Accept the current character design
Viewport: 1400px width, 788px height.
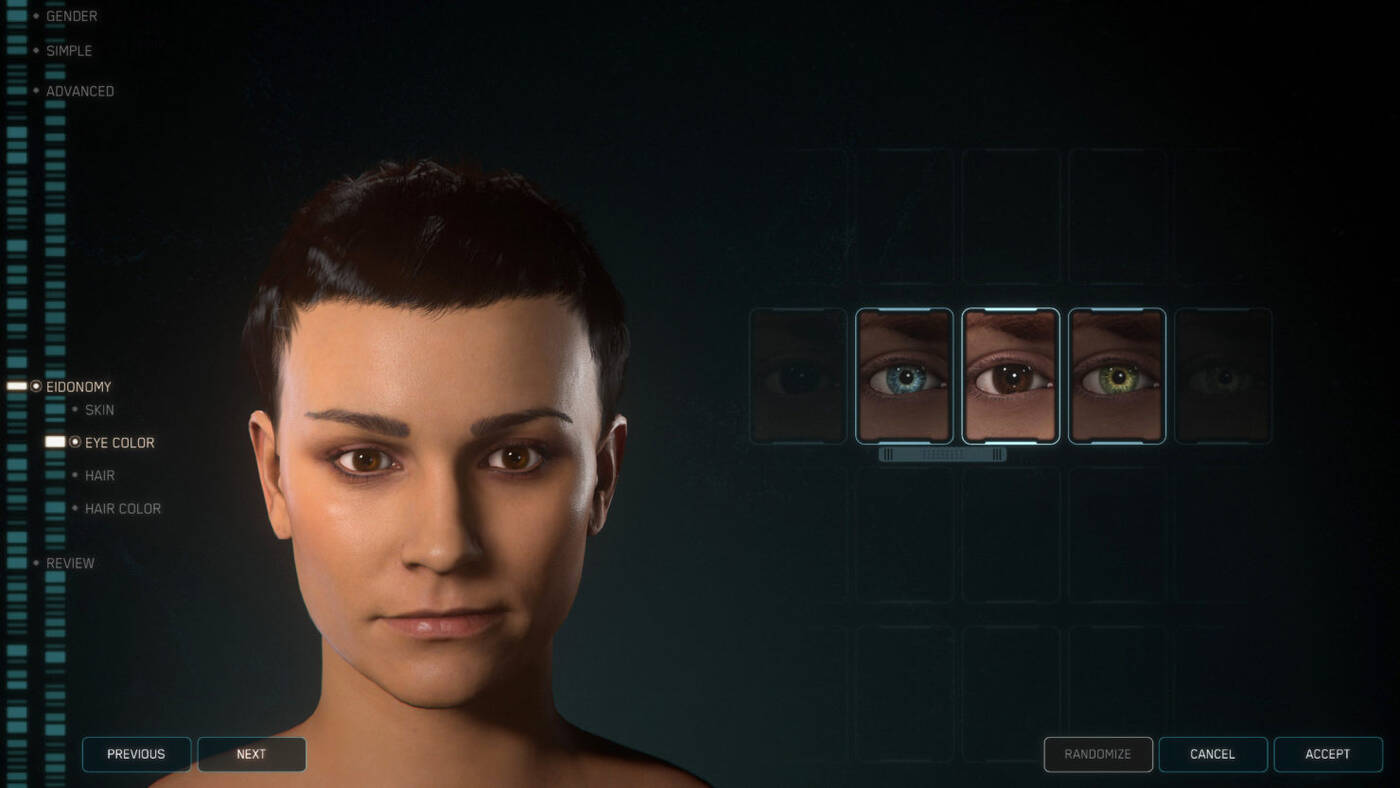click(x=1328, y=754)
